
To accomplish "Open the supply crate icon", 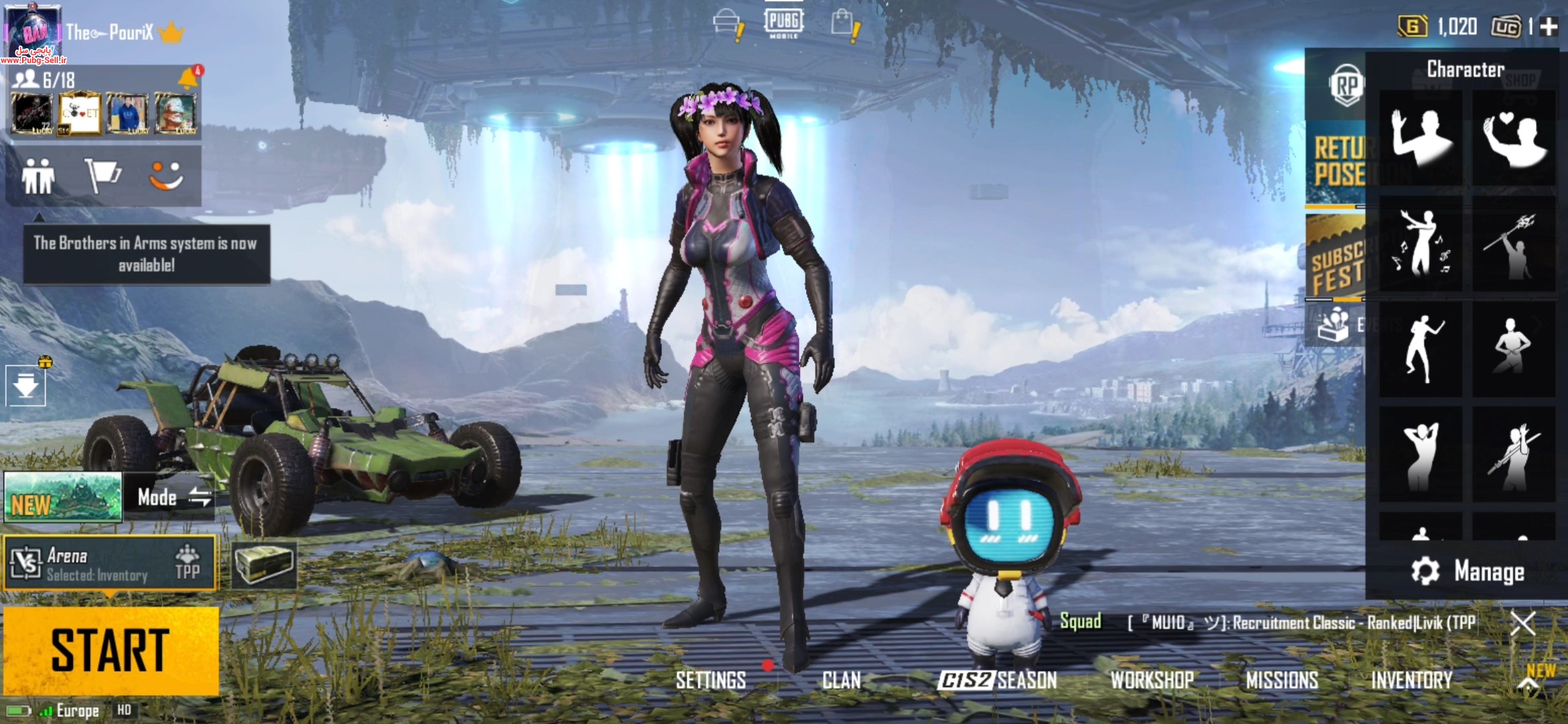I will (264, 564).
